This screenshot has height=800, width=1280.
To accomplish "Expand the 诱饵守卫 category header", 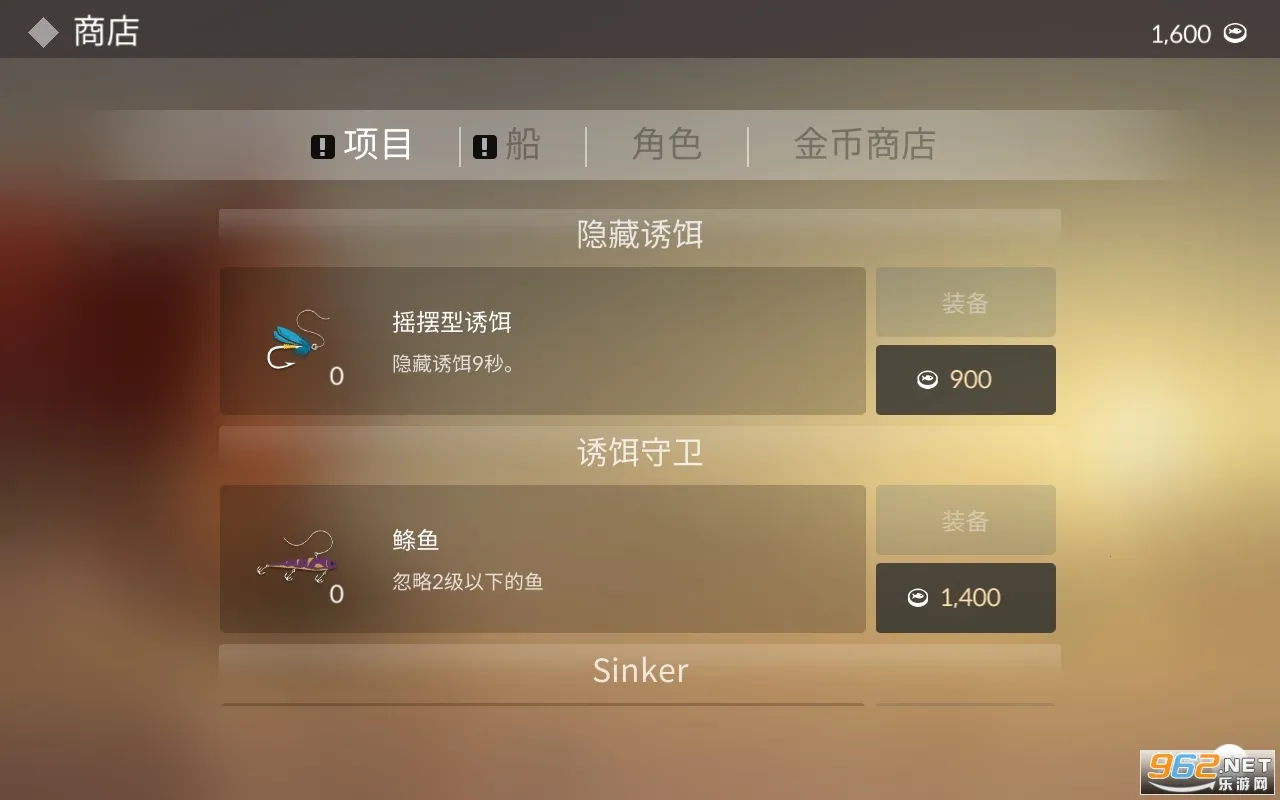I will point(640,452).
